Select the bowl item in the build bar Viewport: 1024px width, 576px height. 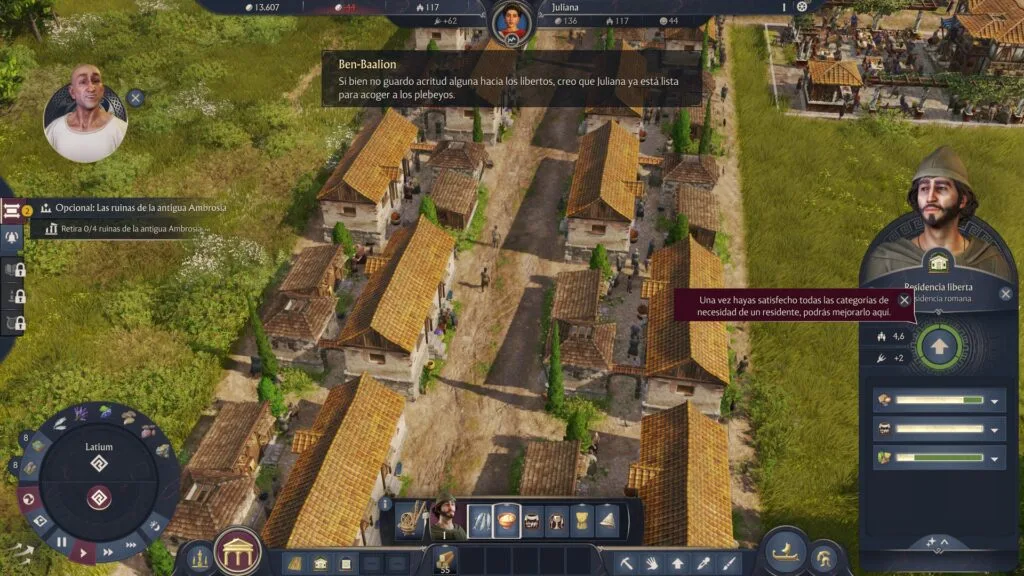(507, 521)
